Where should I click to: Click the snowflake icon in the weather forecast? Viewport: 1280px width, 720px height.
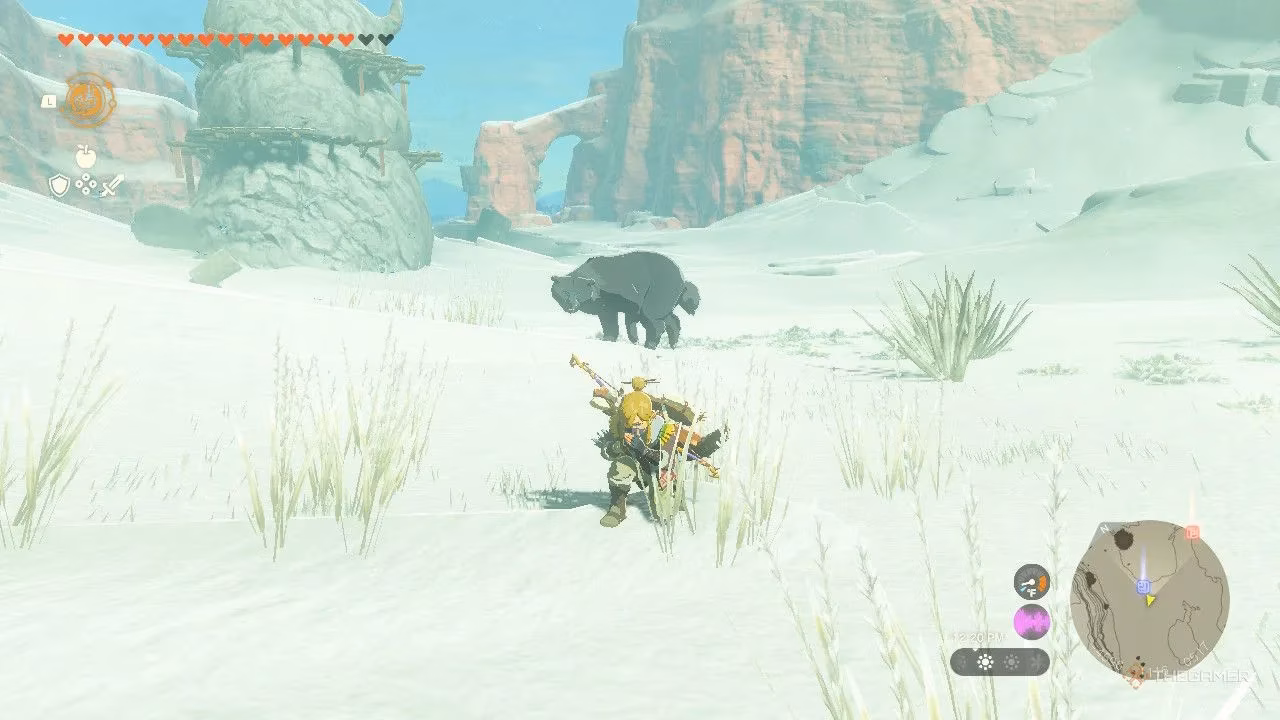tap(1035, 661)
